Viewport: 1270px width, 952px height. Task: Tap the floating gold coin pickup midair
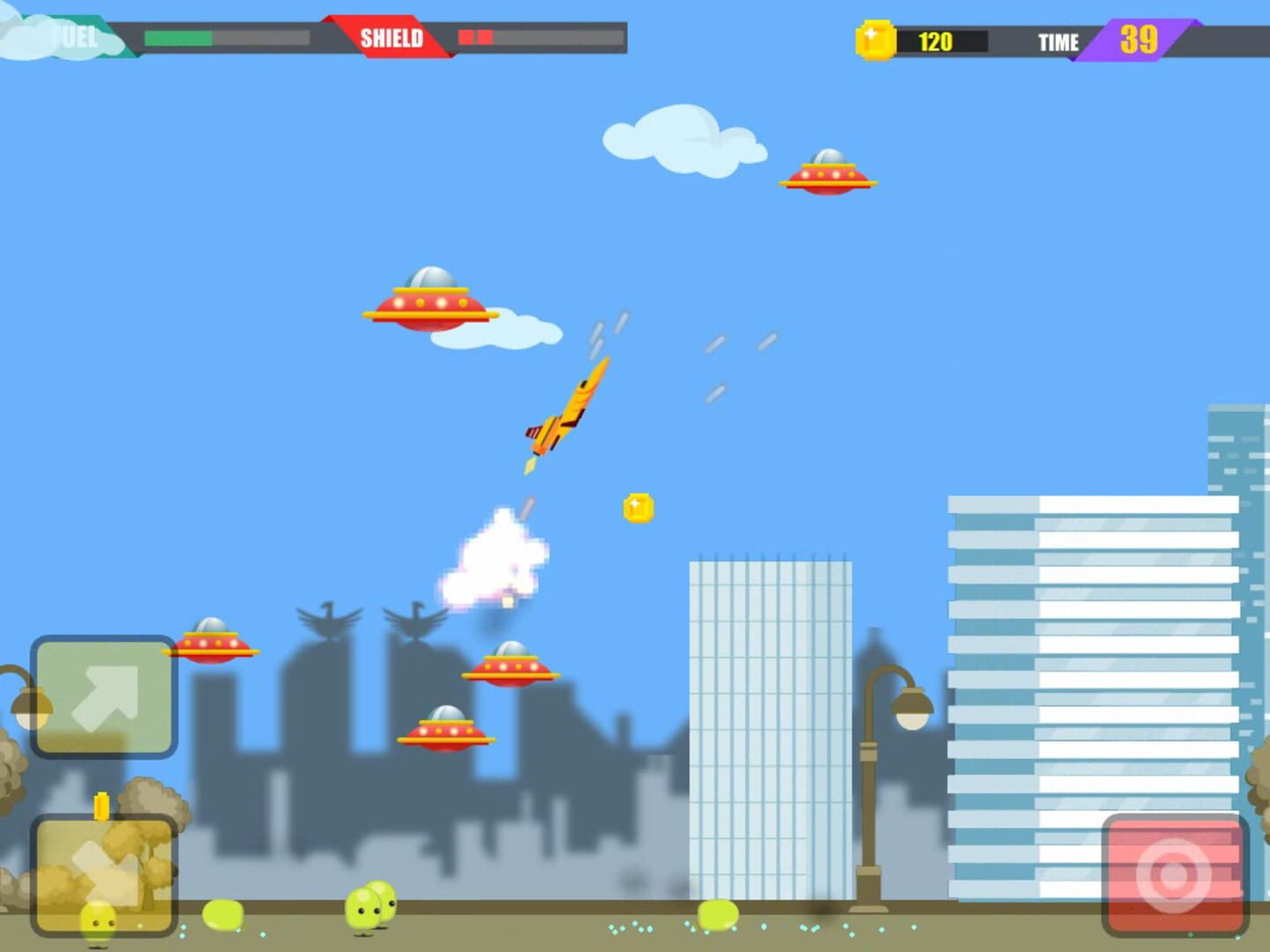click(638, 508)
